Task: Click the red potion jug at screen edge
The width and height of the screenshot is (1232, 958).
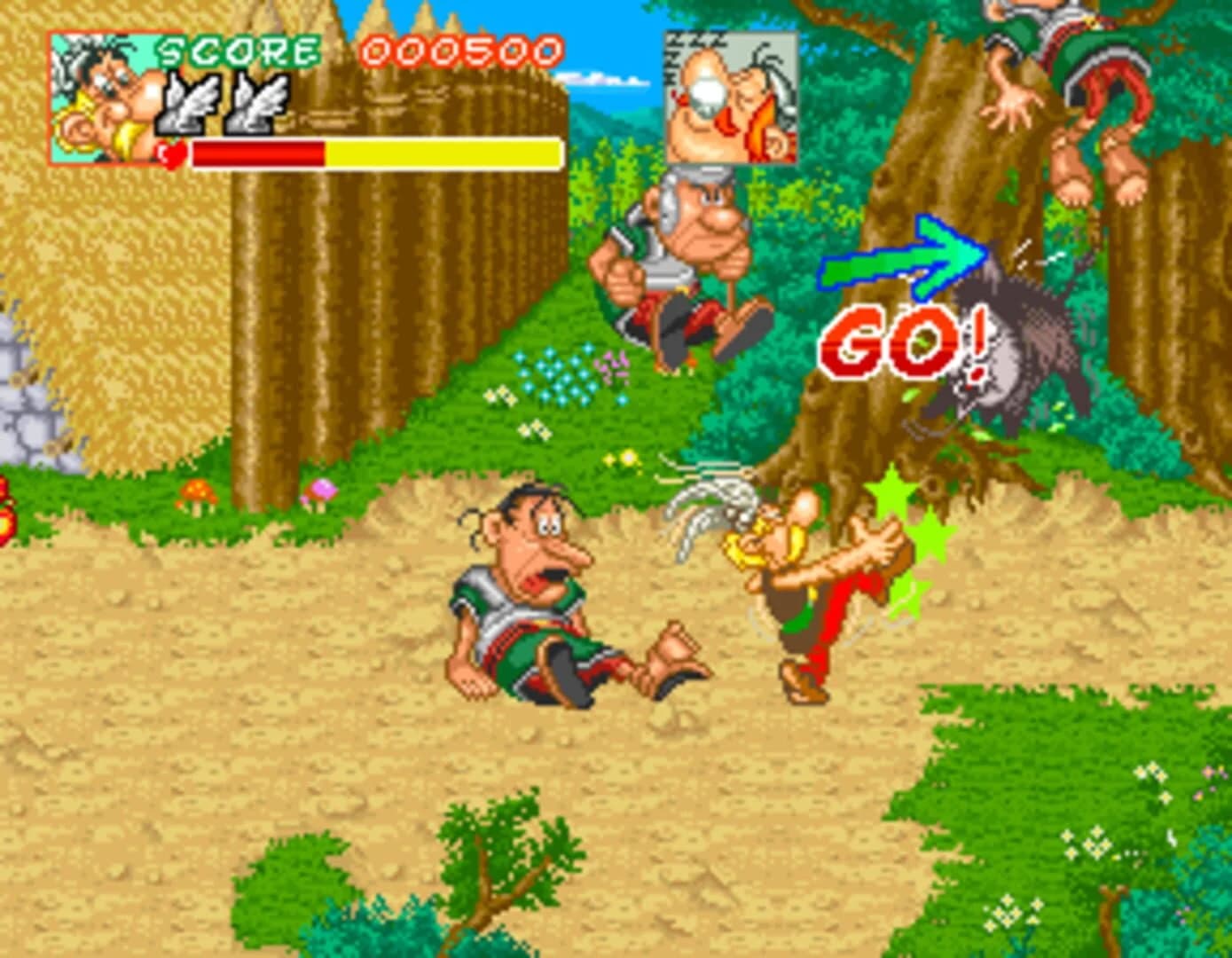Action: pyautogui.click(x=7, y=510)
